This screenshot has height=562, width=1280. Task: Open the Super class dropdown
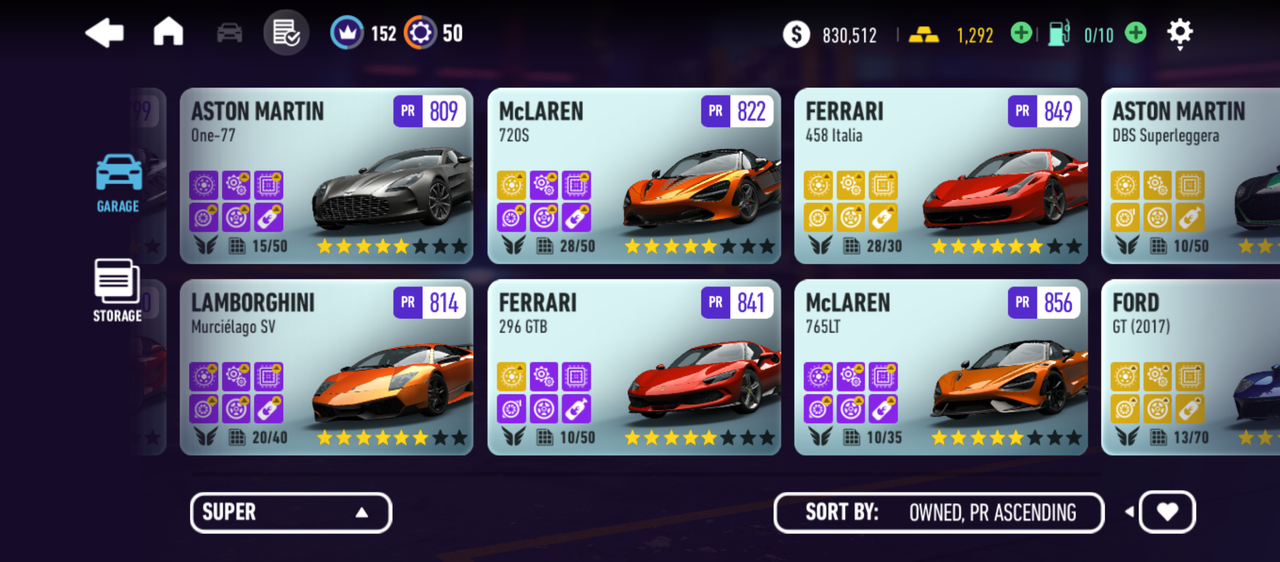click(x=291, y=513)
